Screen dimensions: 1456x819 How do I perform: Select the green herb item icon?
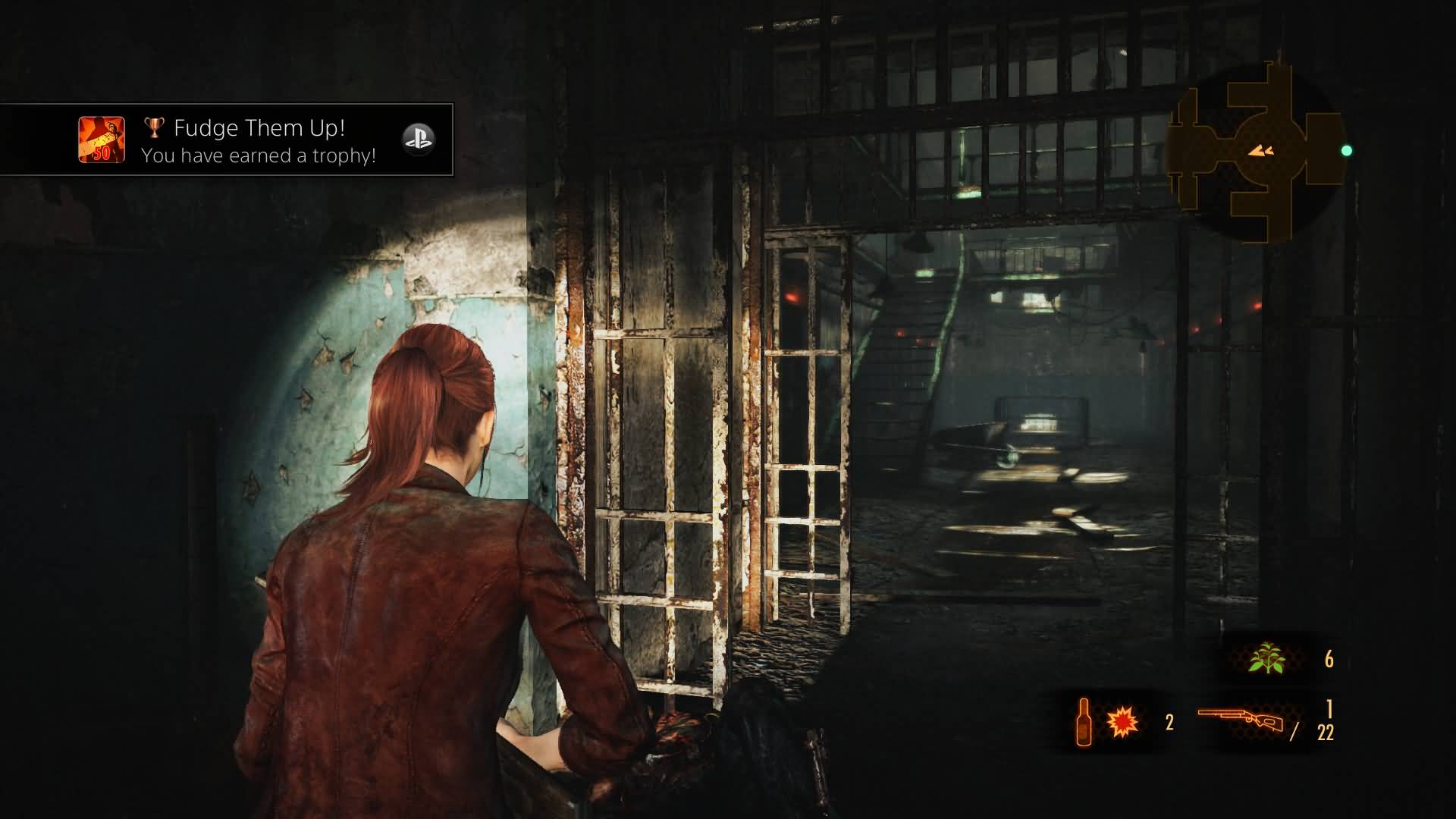1266,658
